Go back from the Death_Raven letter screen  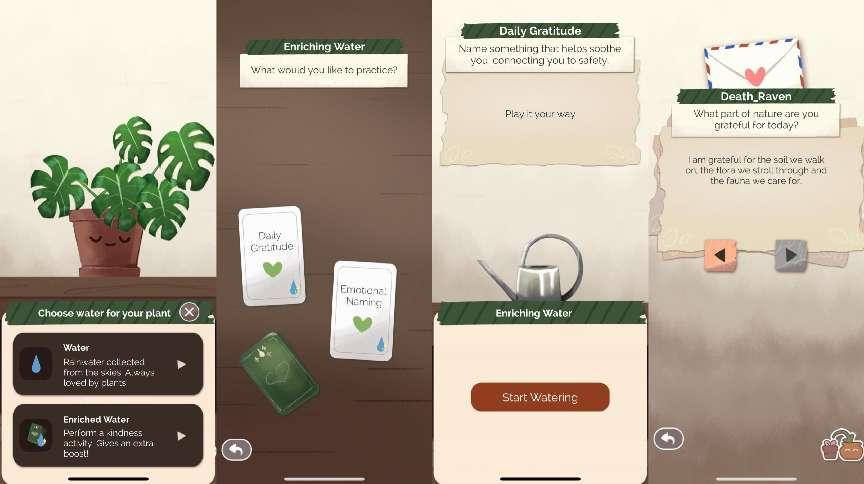point(668,438)
